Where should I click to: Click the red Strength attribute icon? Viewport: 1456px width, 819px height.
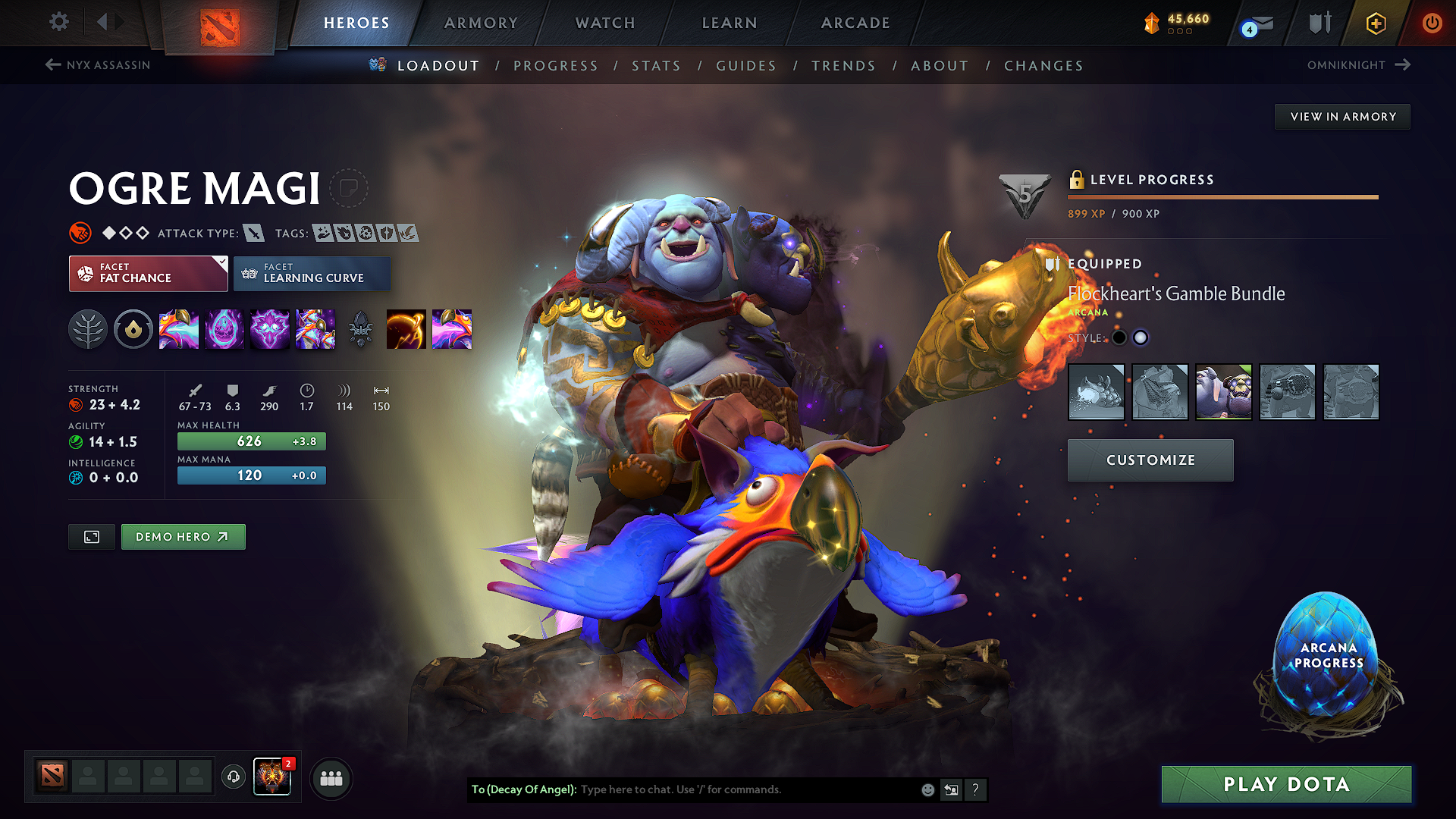(77, 405)
